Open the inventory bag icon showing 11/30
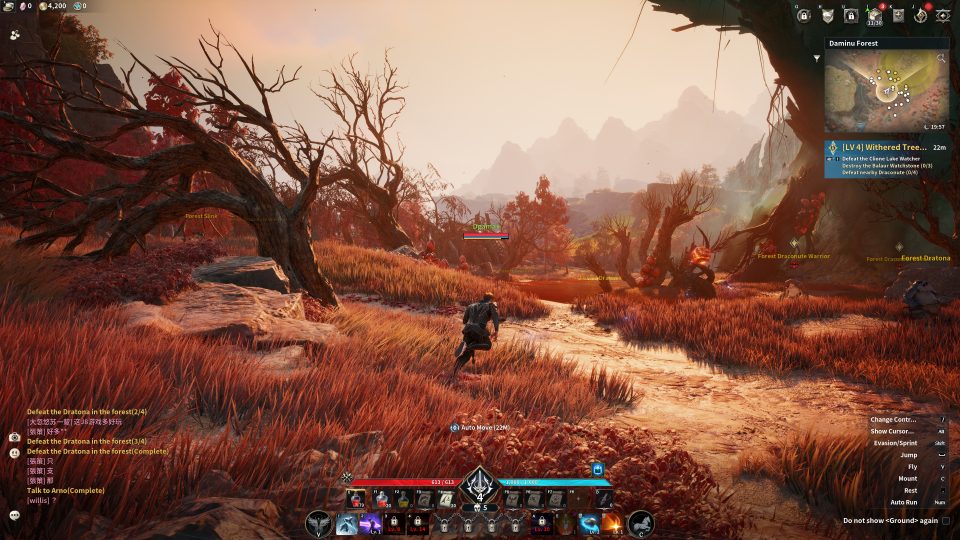Image resolution: width=960 pixels, height=540 pixels. tap(874, 15)
